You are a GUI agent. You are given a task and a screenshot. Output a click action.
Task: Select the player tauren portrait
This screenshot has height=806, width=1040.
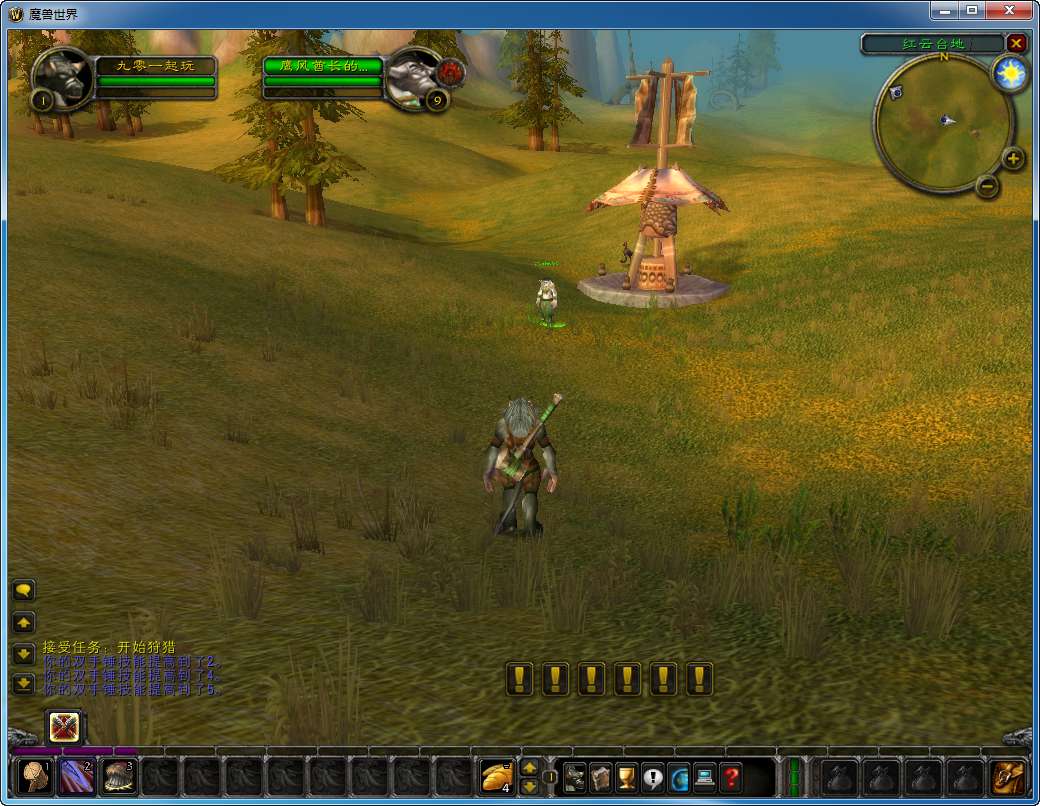coord(62,76)
